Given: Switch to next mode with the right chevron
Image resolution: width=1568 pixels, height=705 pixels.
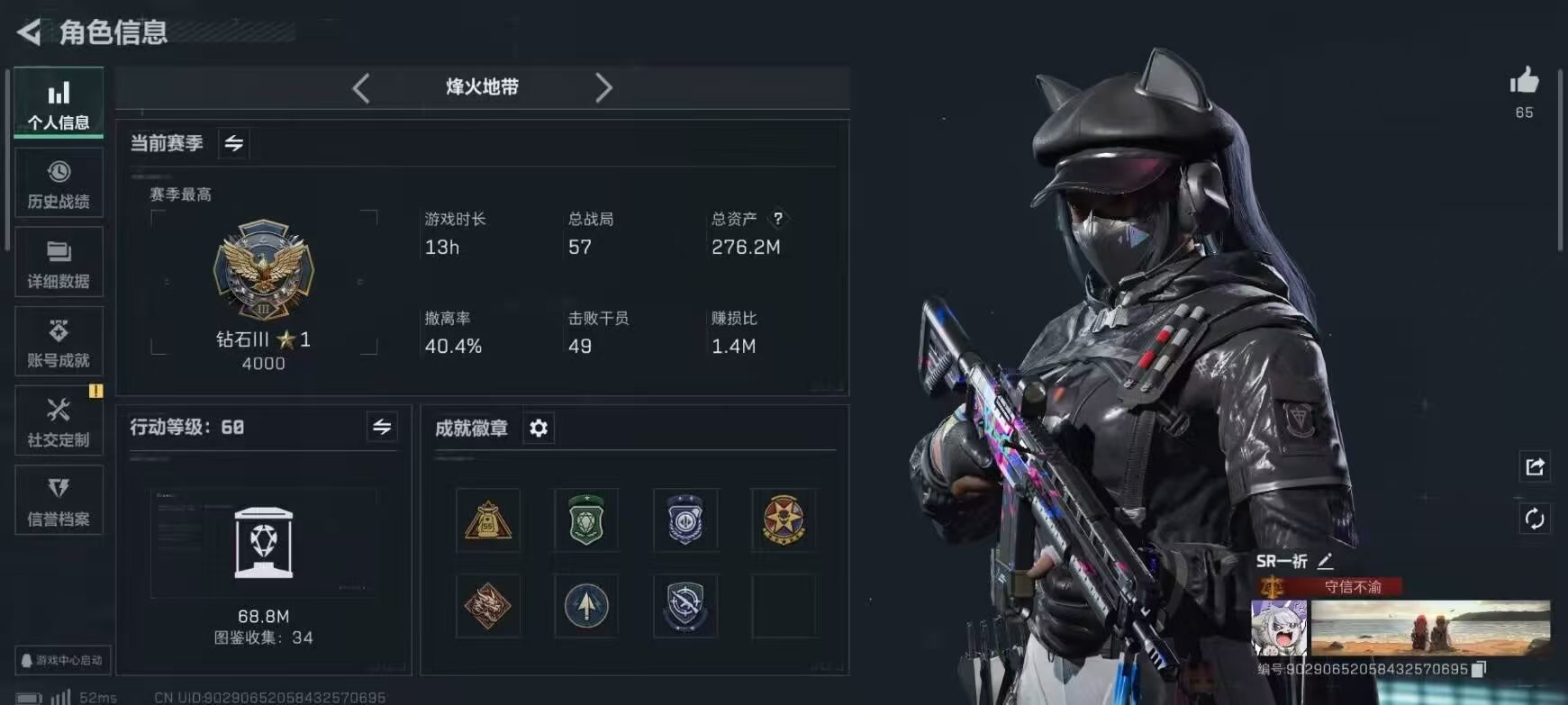Looking at the screenshot, I should 604,87.
